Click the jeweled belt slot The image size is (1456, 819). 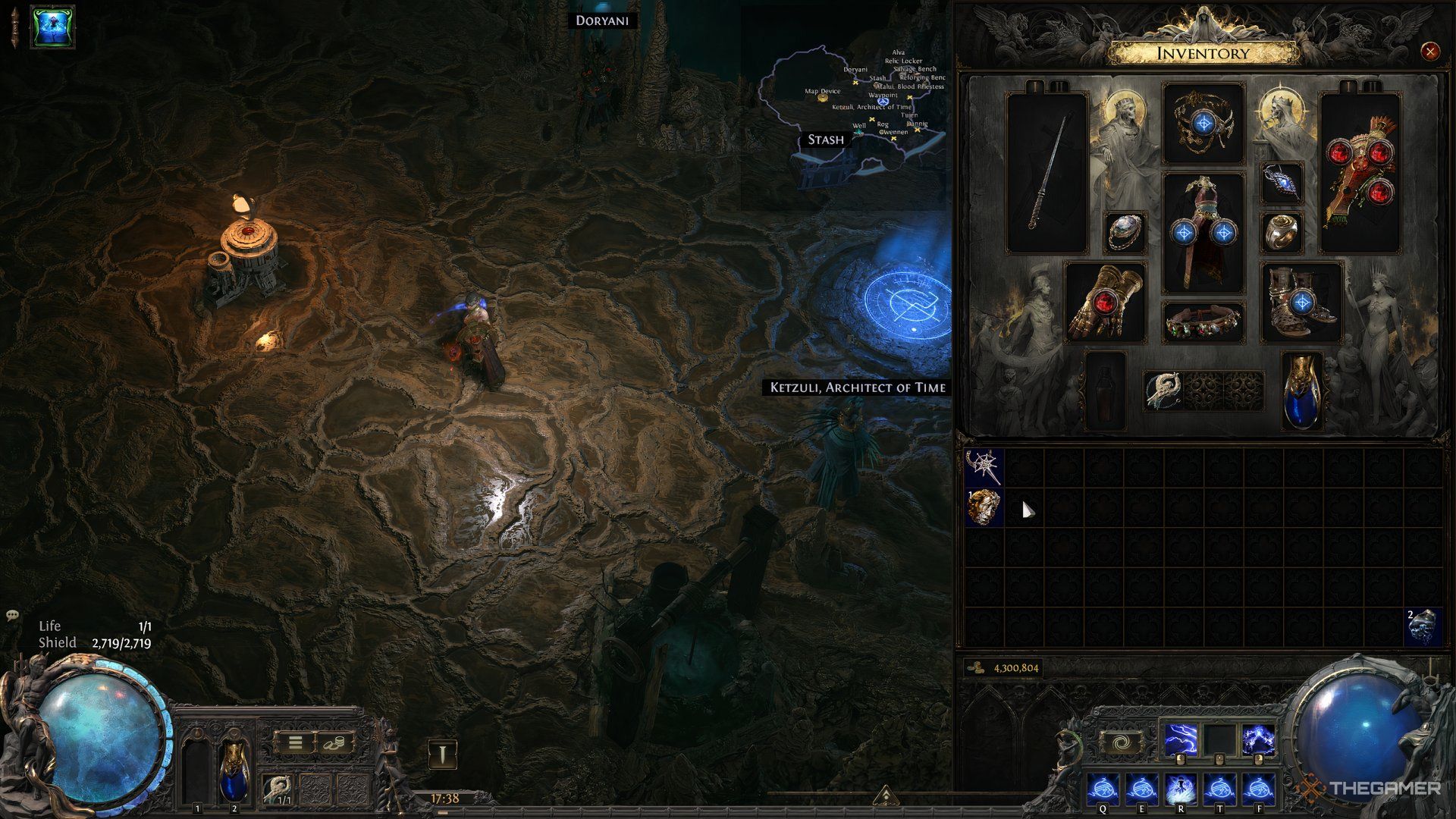(1203, 322)
